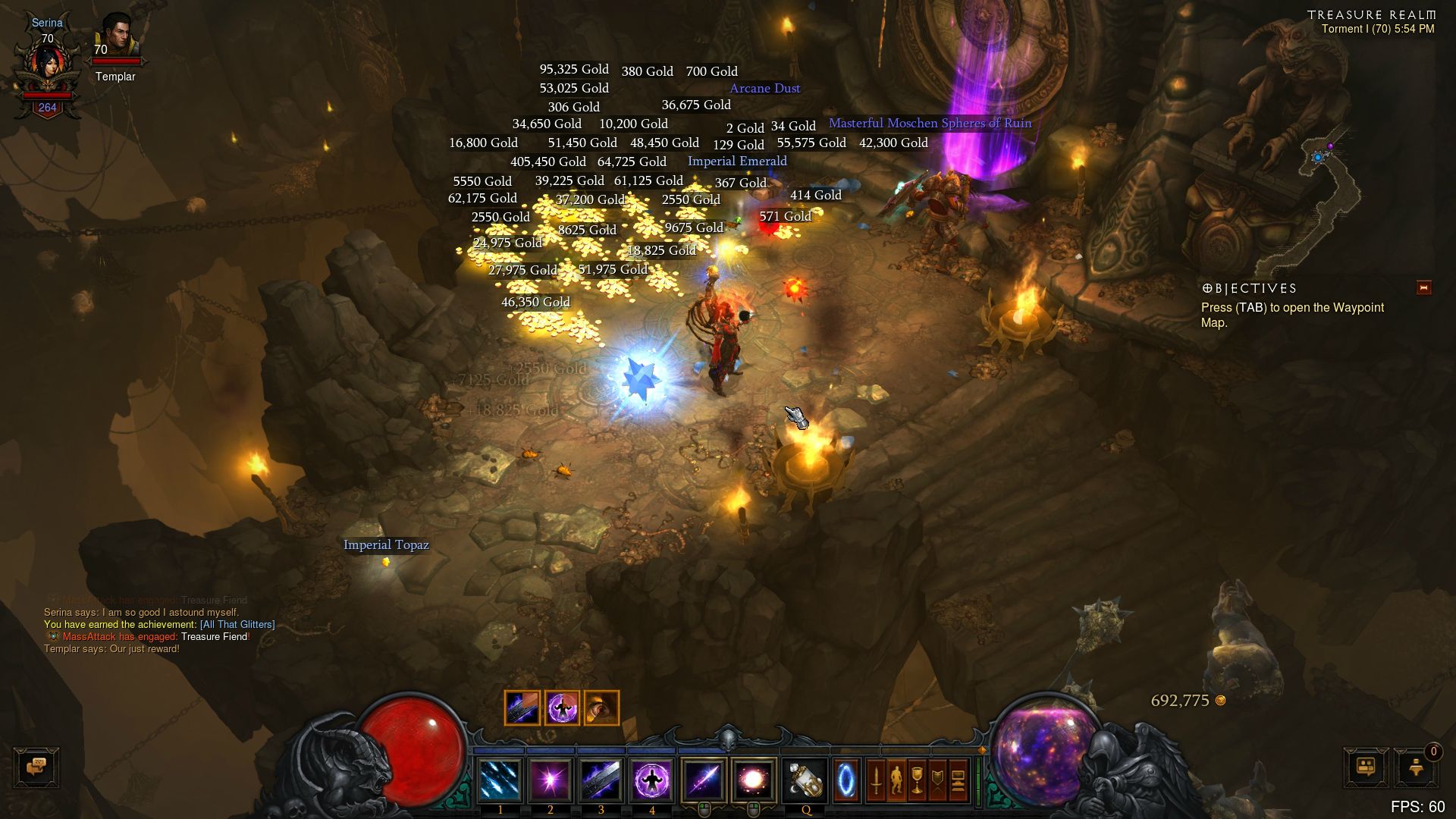This screenshot has width=1456, height=819.
Task: Click the All That Glitters achievement link
Action: pyautogui.click(x=237, y=624)
